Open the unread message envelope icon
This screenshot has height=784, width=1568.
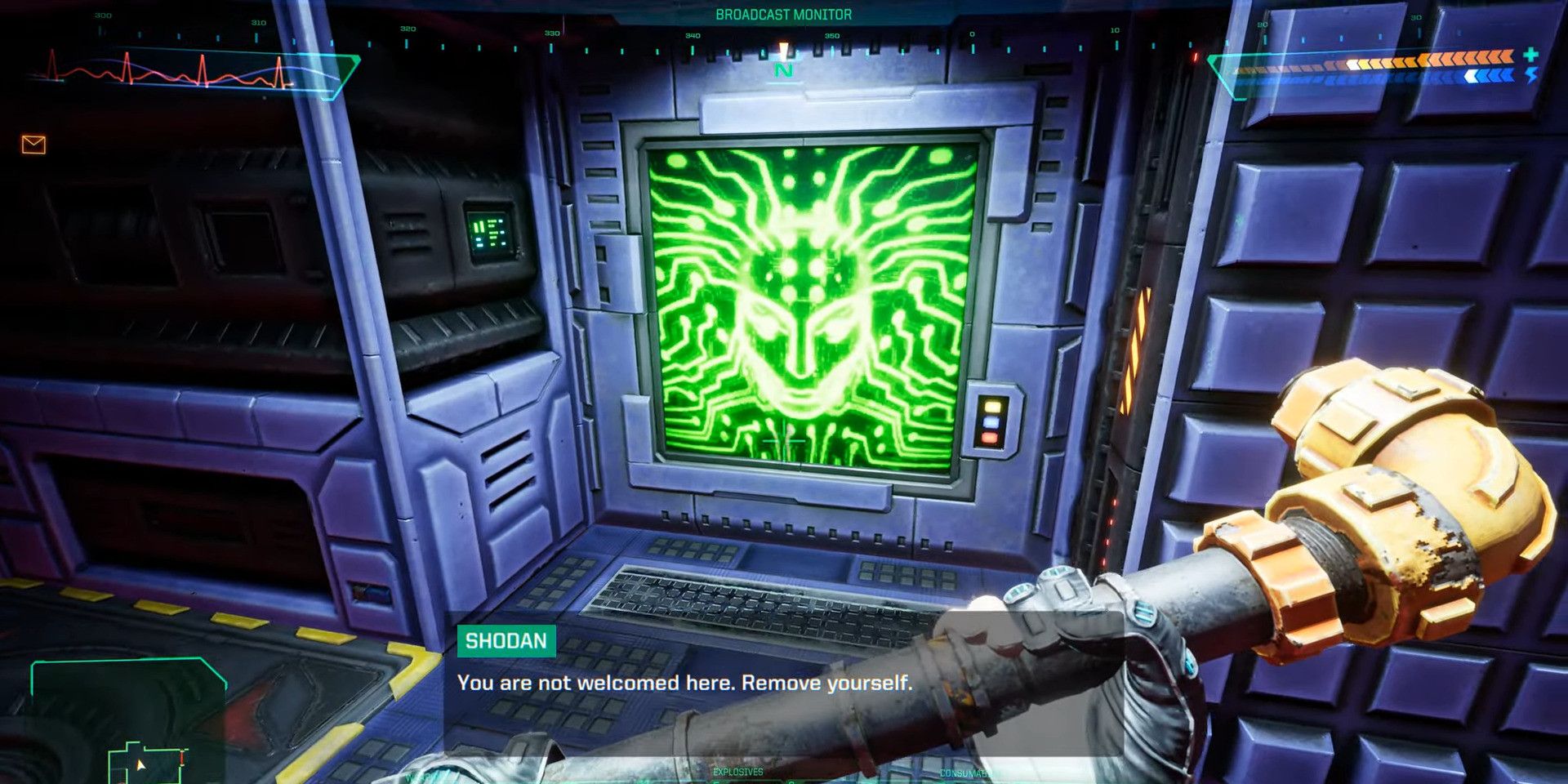pyautogui.click(x=33, y=145)
